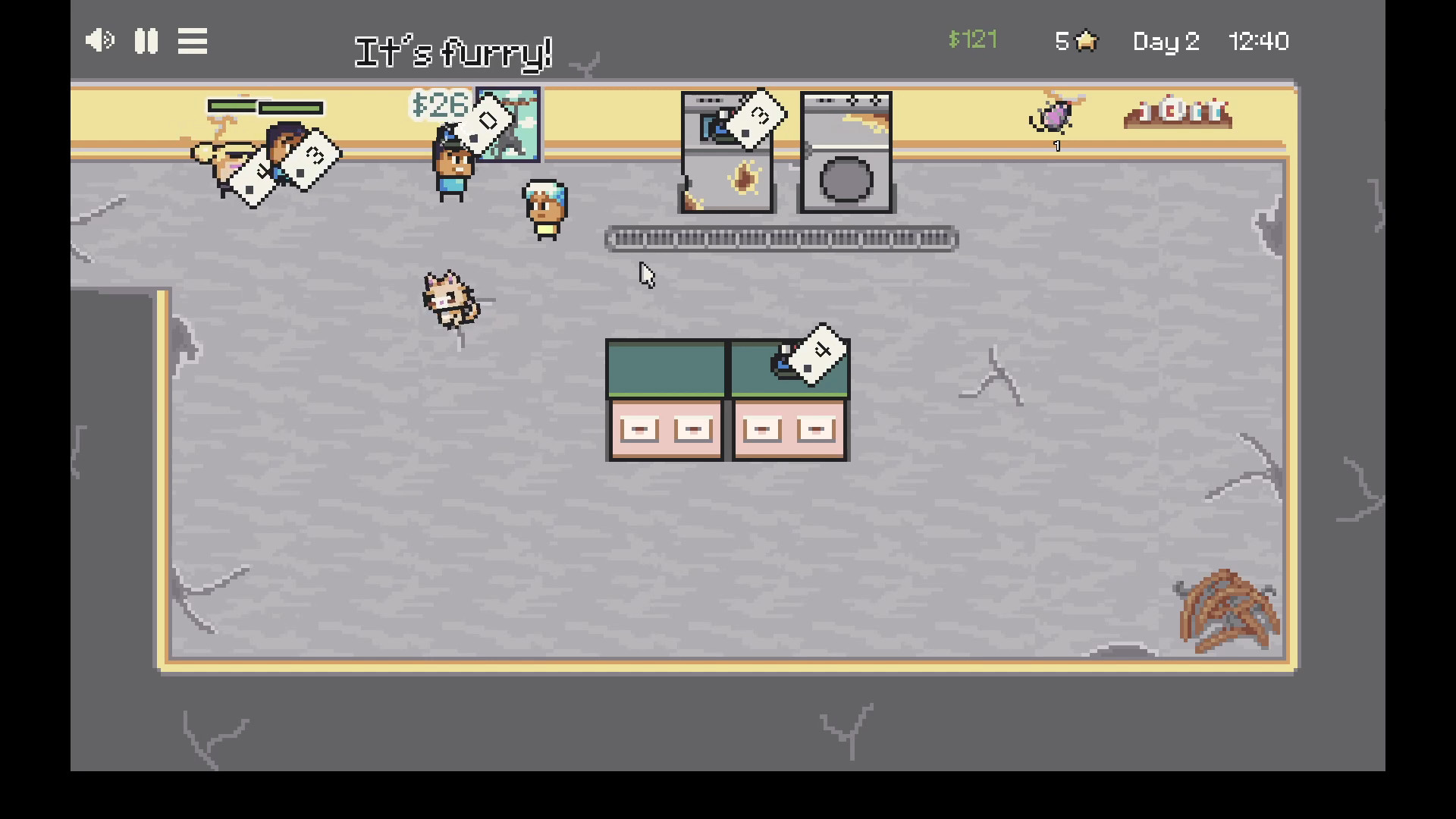The image size is (1456, 819).
Task: Click the notification text reading It's furry!
Action: (453, 53)
